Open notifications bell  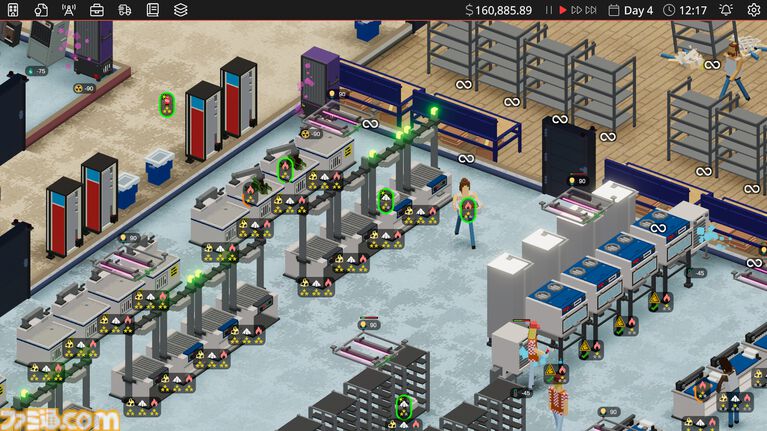(726, 10)
